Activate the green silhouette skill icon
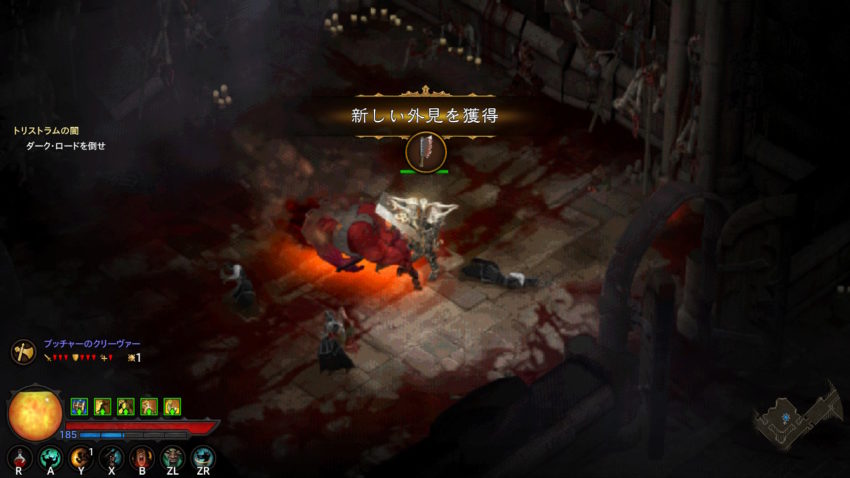The image size is (850, 478). 50,458
